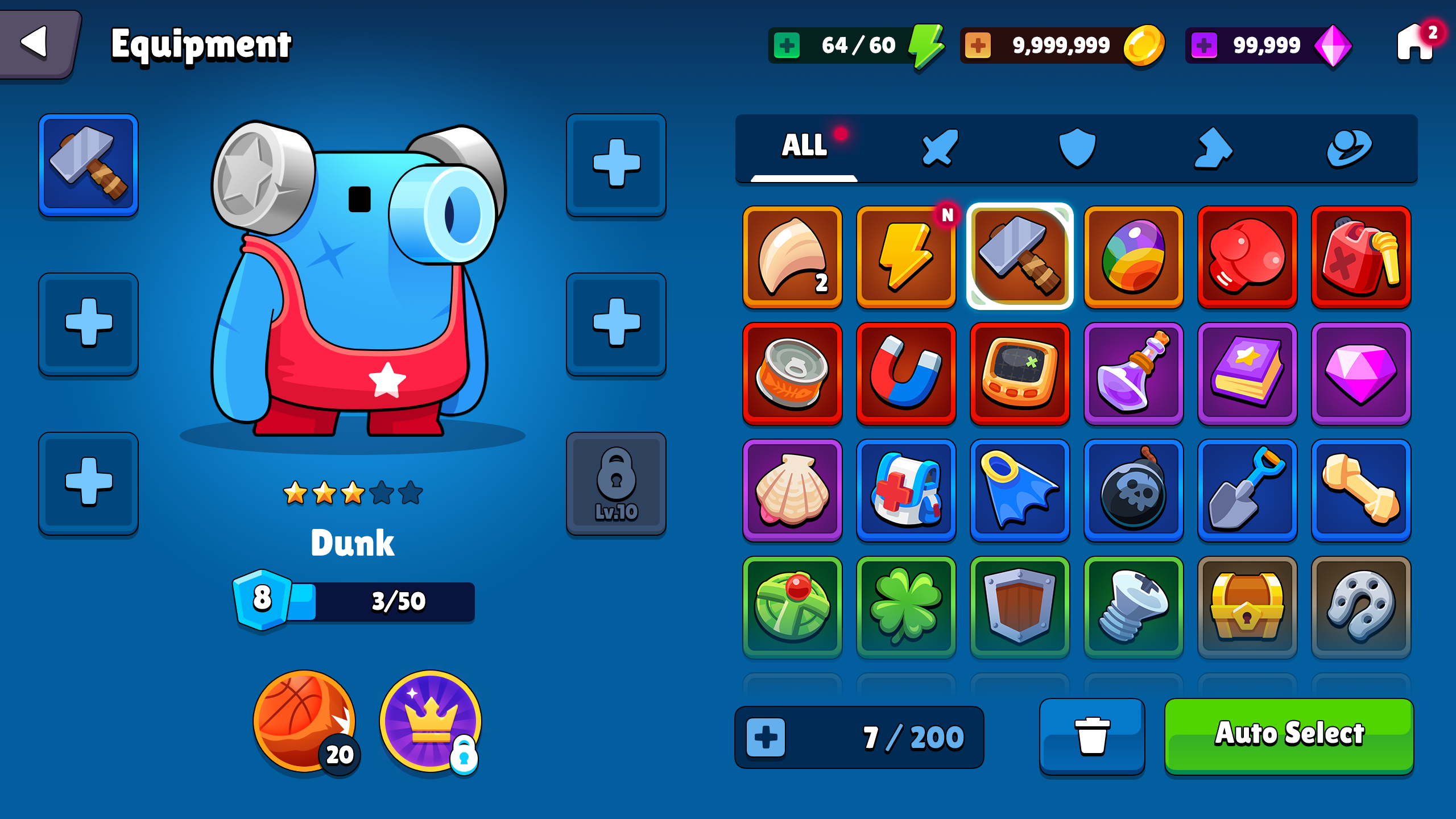Filter by the sword weapon tab
The image size is (1456, 819).
(940, 148)
